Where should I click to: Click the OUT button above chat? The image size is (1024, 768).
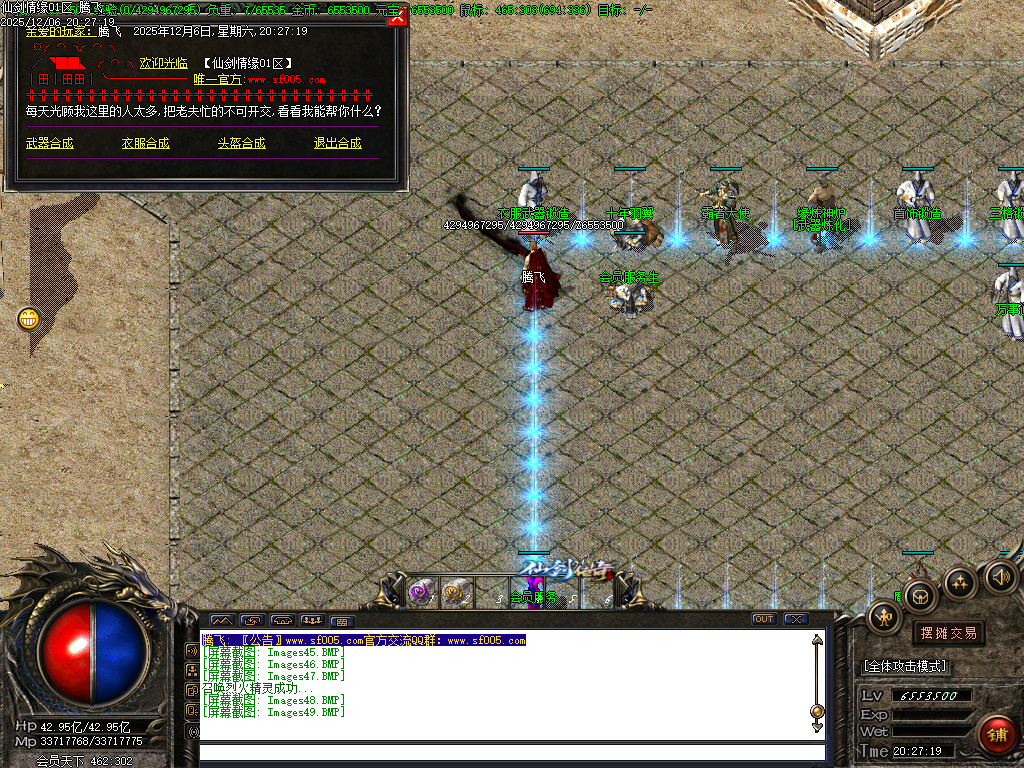point(764,619)
